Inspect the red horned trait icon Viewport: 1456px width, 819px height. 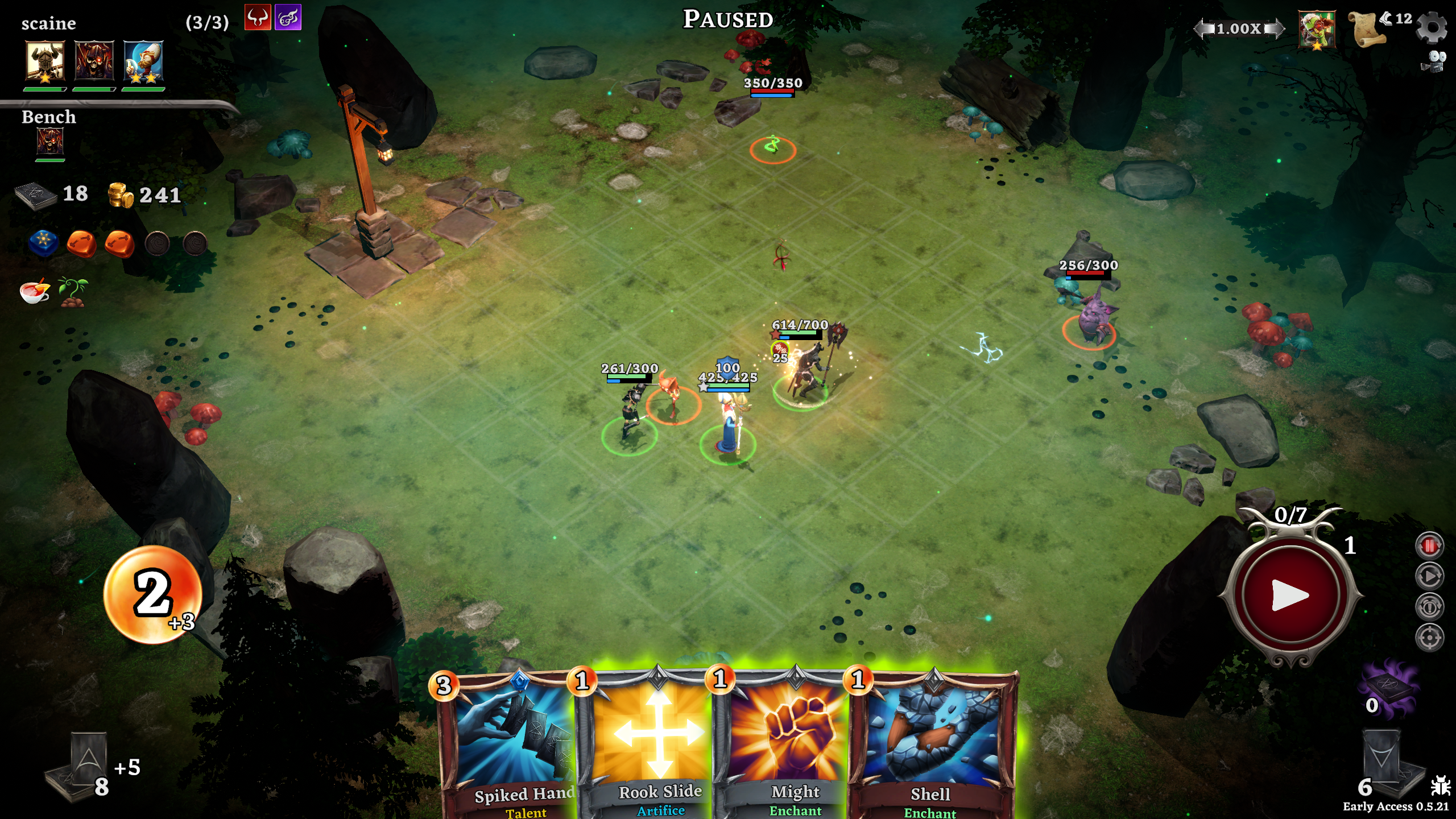(258, 18)
